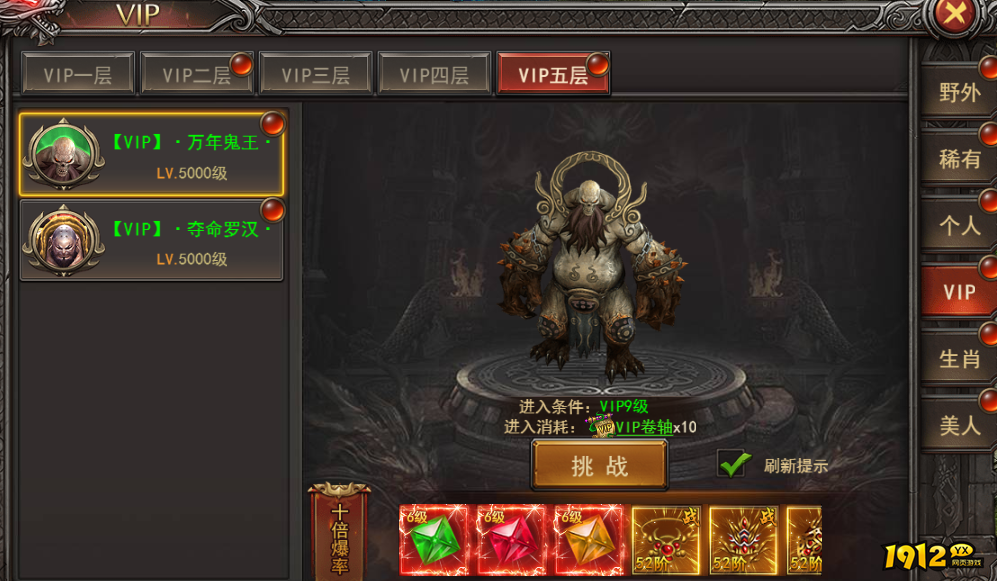Switch to the VIP一层 tab
Image resolution: width=997 pixels, height=581 pixels.
click(x=78, y=75)
